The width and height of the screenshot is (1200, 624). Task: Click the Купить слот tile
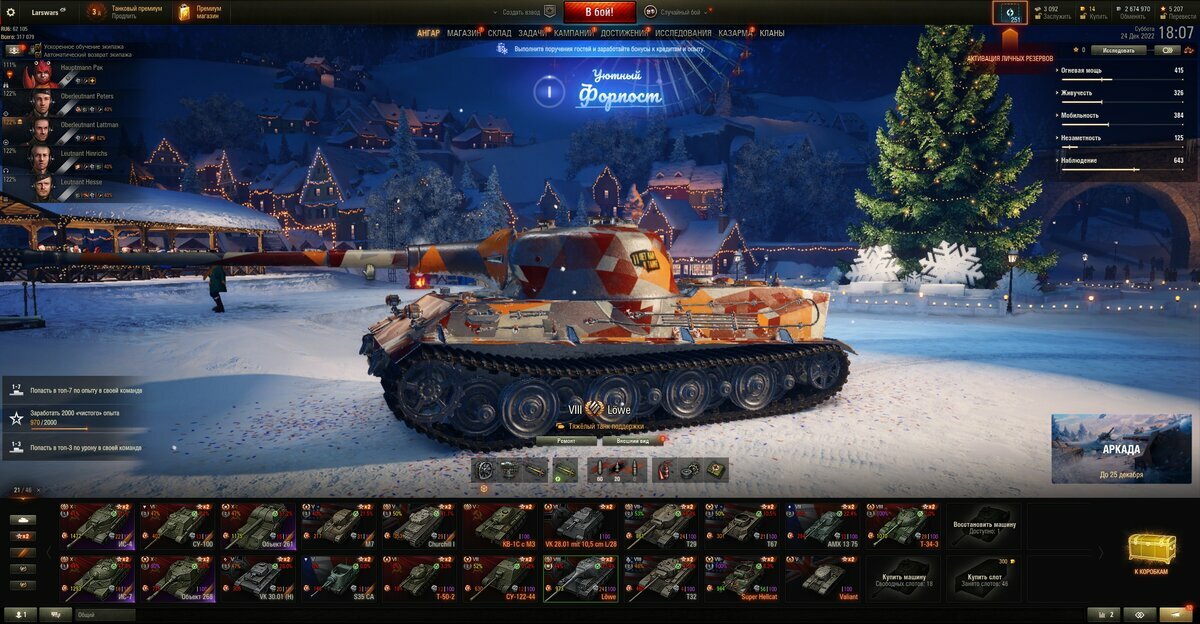(x=985, y=578)
